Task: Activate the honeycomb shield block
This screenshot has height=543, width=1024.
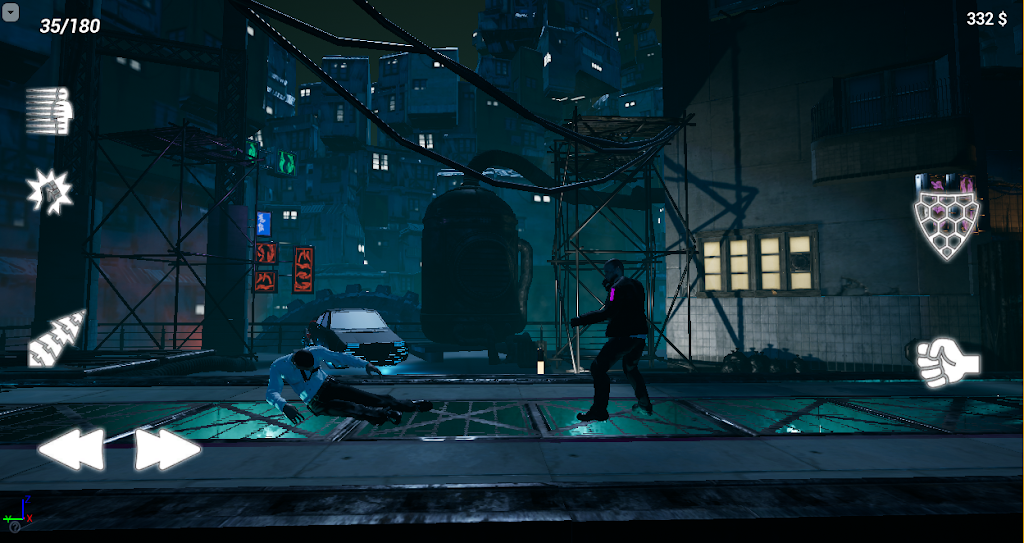Action: pyautogui.click(x=946, y=225)
